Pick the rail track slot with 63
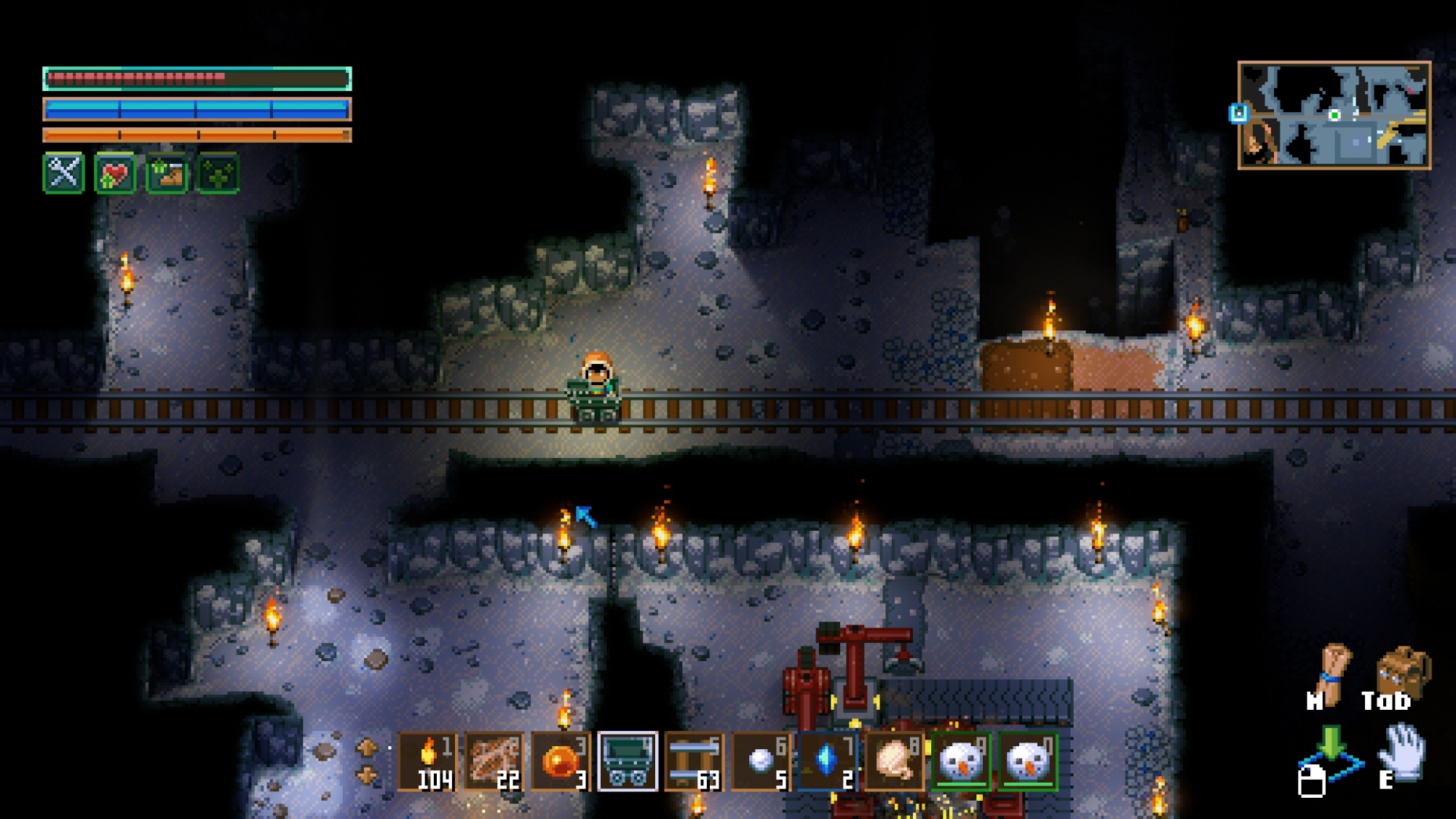 694,761
